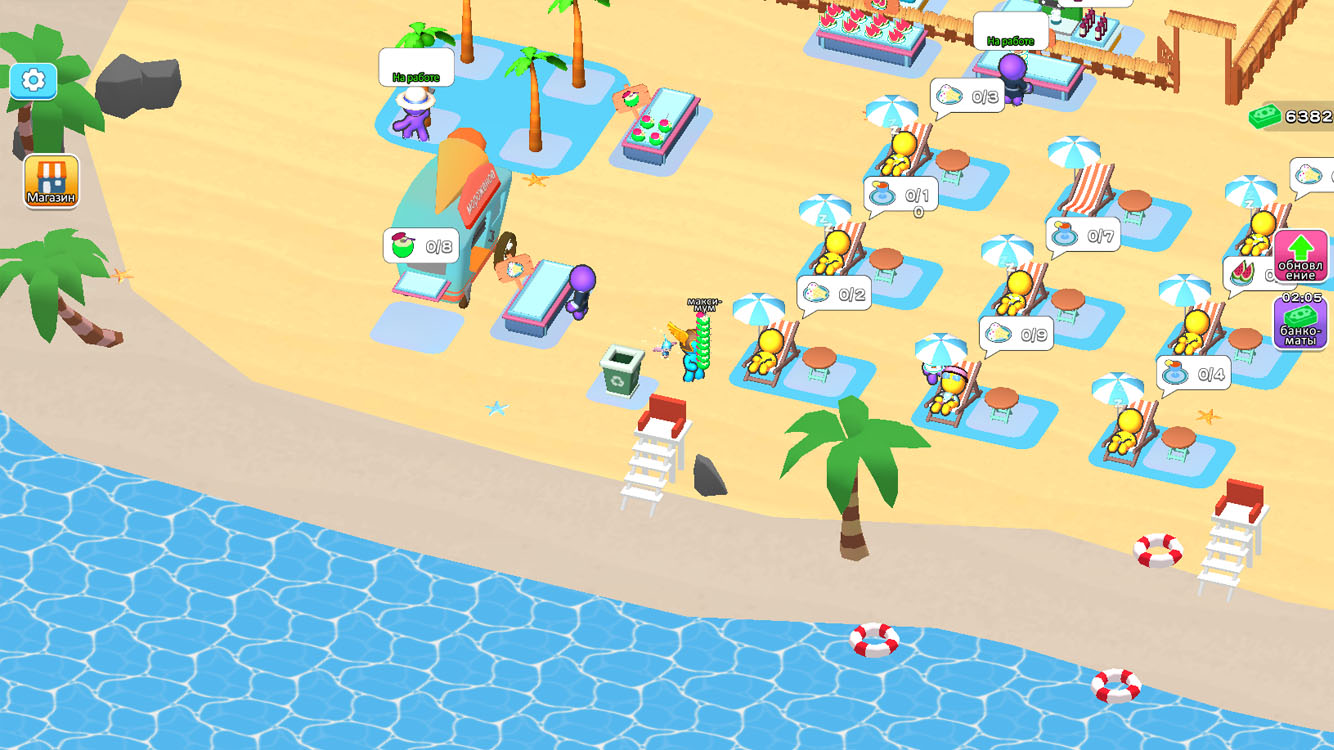Screen dimensions: 1334x750
Task: Select the 0/7 donut speech bubble
Action: click(x=1082, y=235)
